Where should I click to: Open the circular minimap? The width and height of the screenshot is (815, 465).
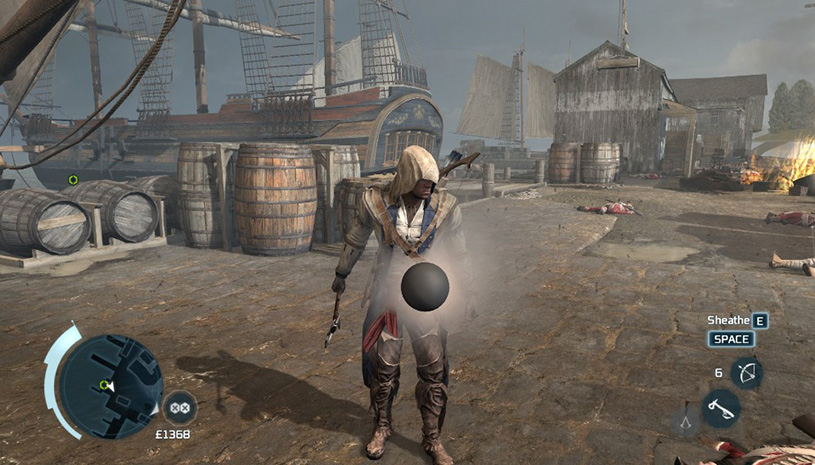[x=110, y=386]
